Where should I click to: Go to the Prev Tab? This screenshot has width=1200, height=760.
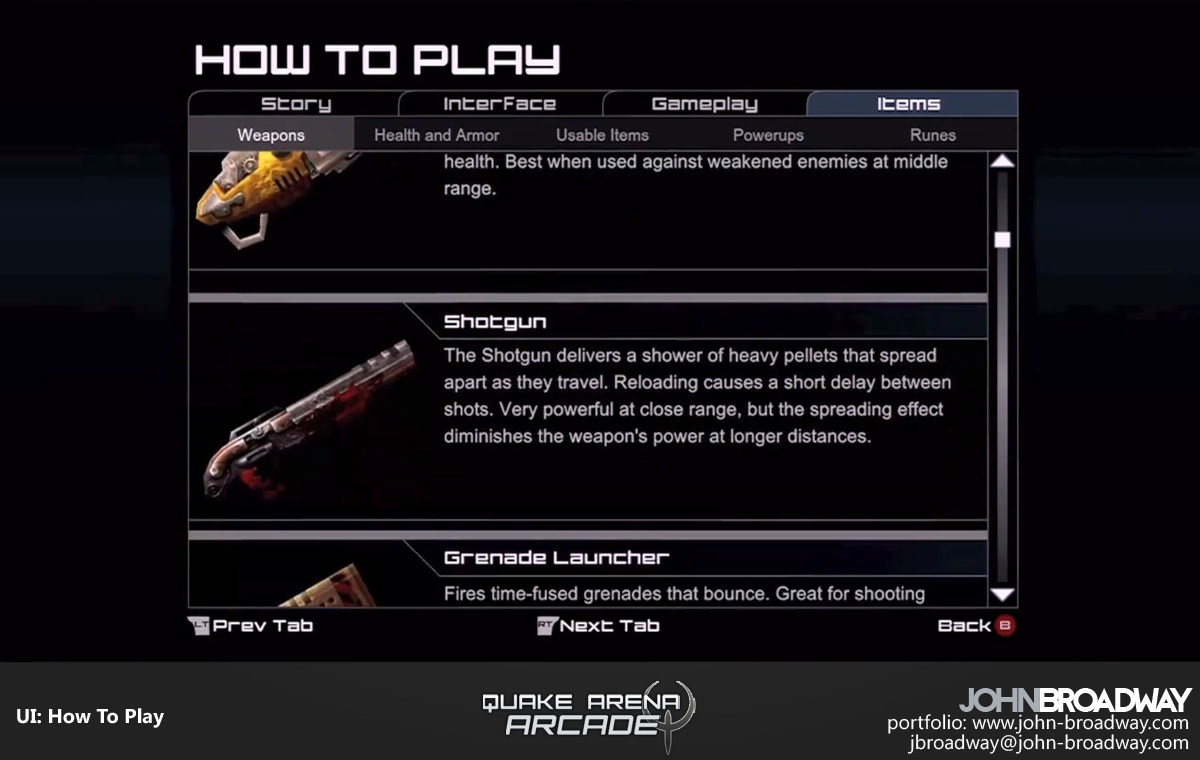(251, 626)
